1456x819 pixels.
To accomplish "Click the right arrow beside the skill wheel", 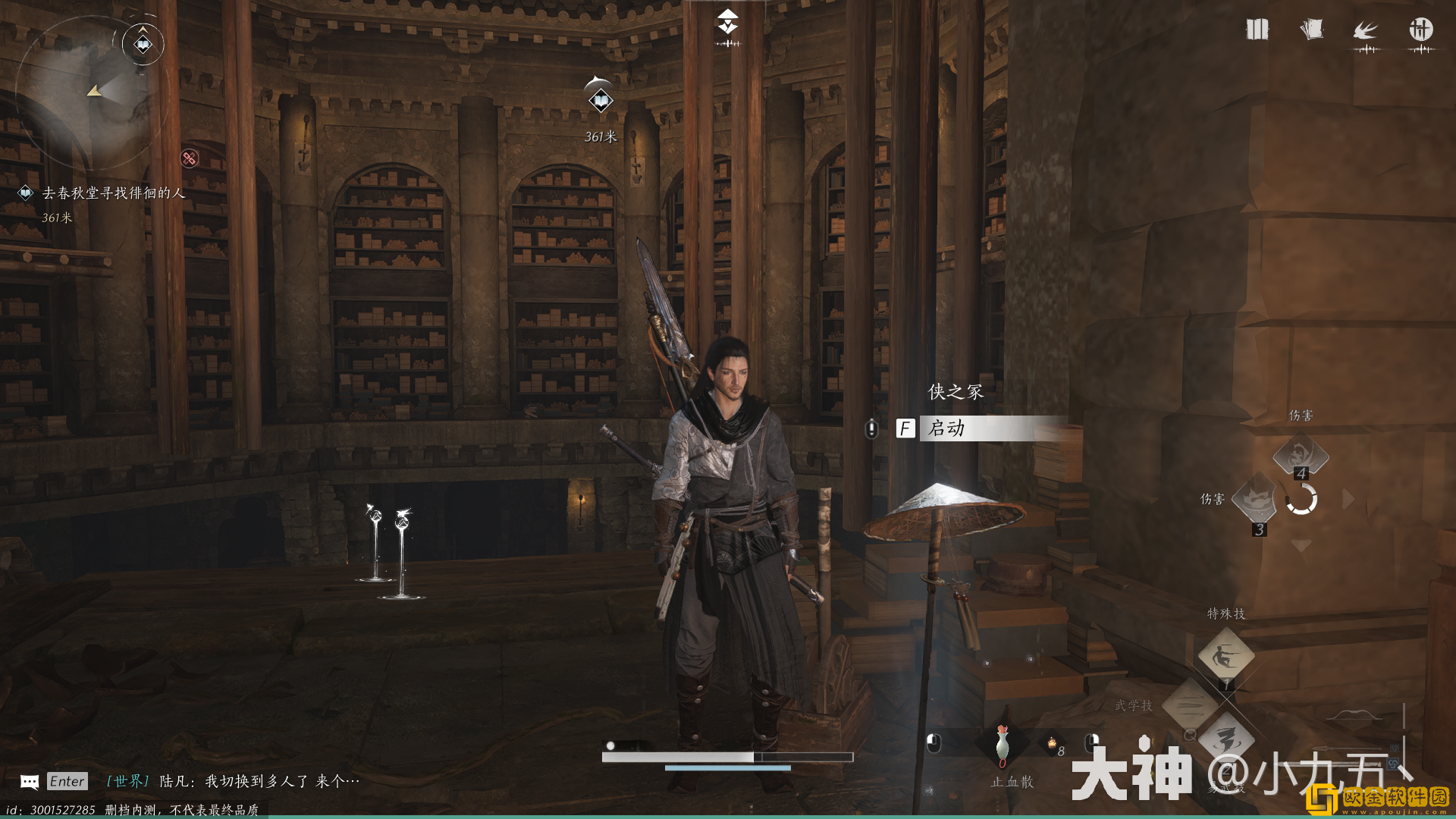I will coord(1348,499).
